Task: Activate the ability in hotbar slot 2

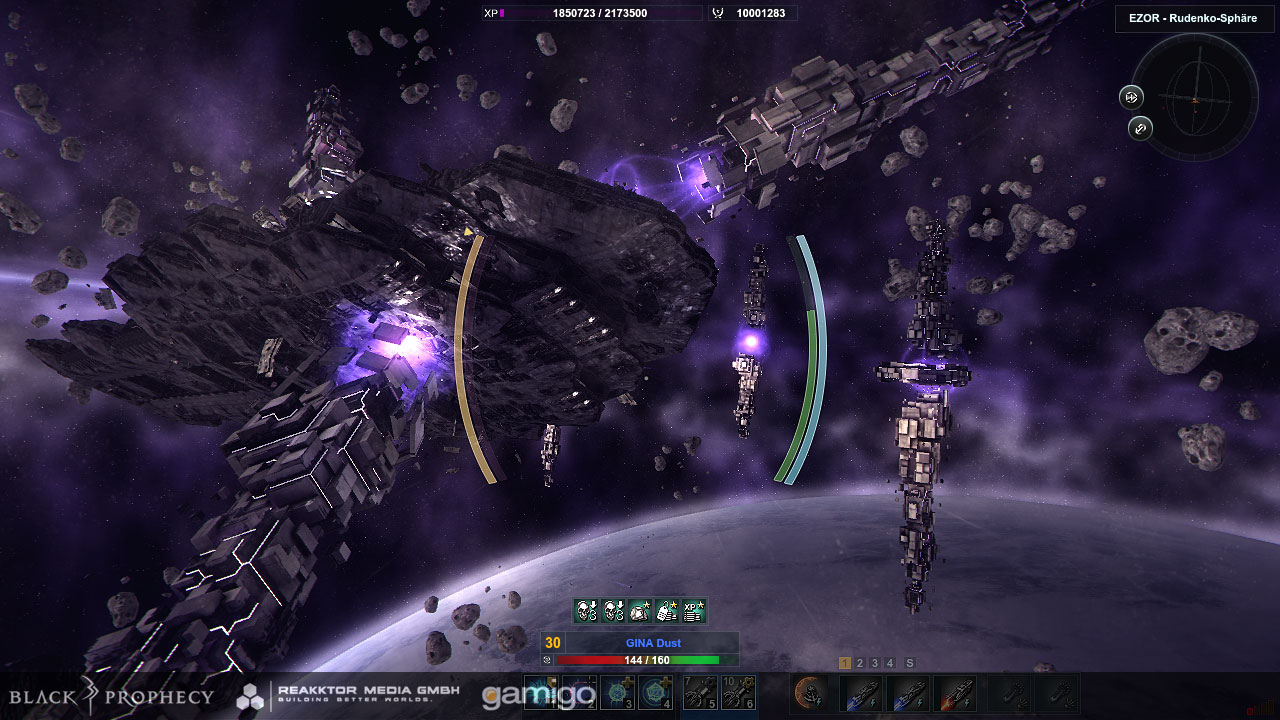Action: (579, 693)
